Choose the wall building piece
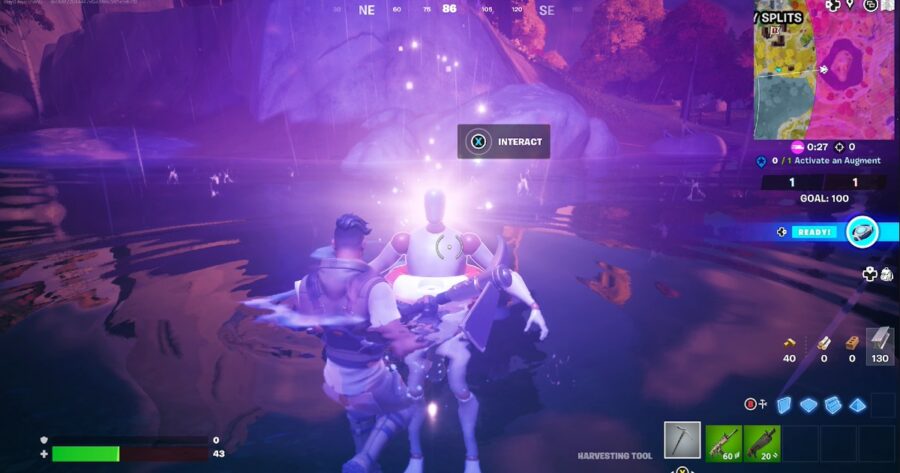The image size is (900, 473). point(785,404)
